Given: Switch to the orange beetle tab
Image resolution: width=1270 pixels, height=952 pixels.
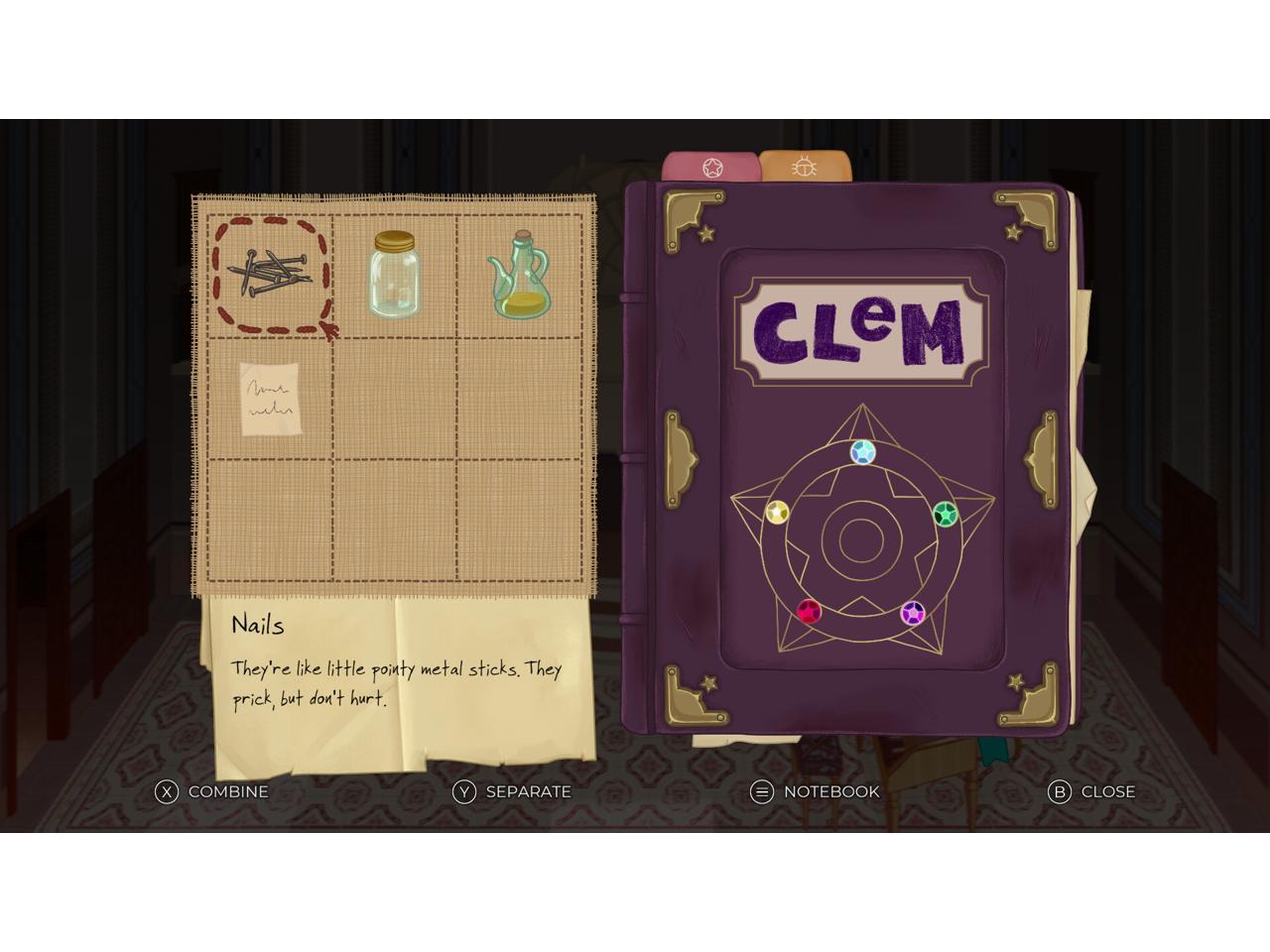Looking at the screenshot, I should point(804,168).
